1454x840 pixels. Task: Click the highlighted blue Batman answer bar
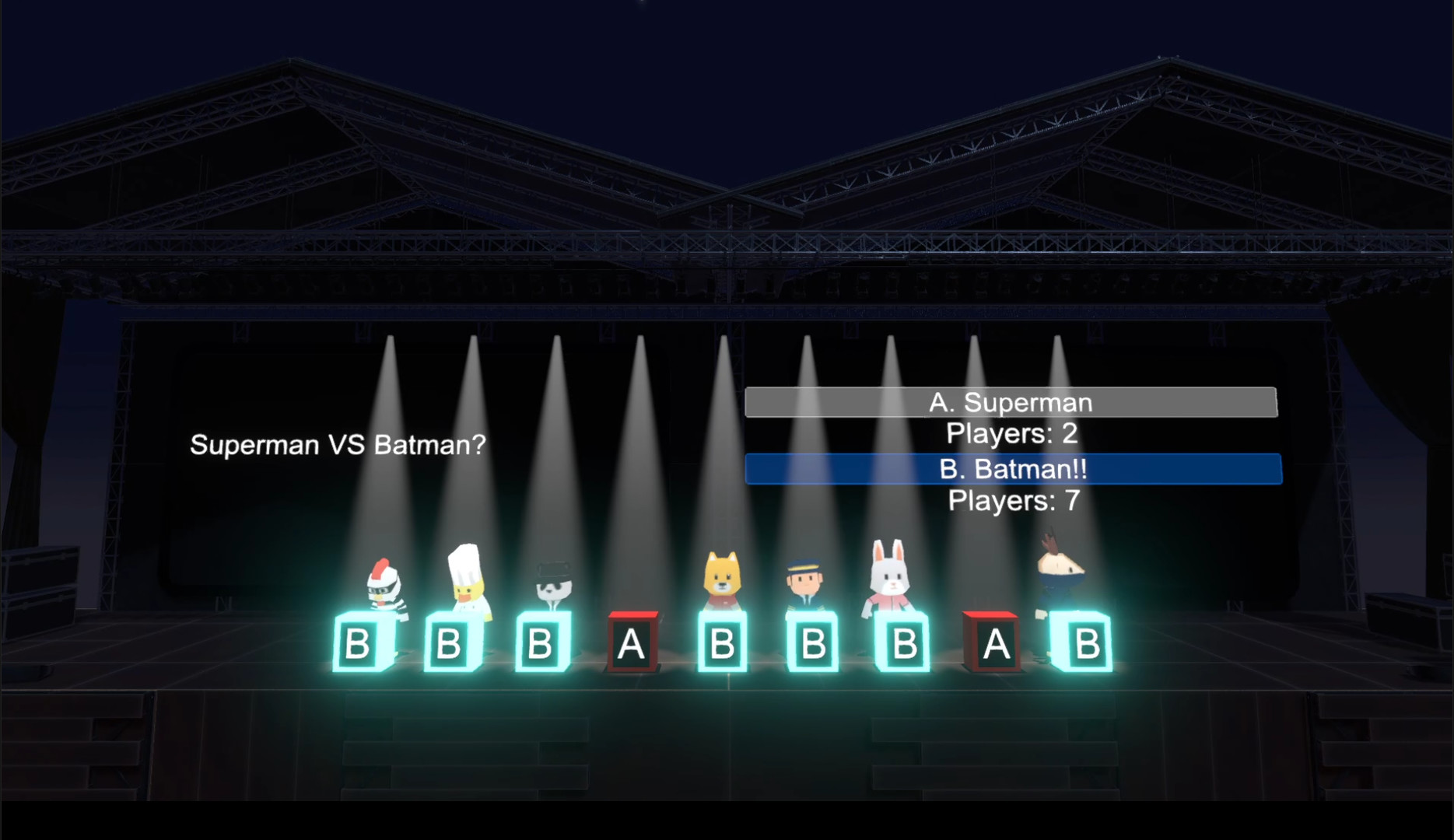[1011, 468]
